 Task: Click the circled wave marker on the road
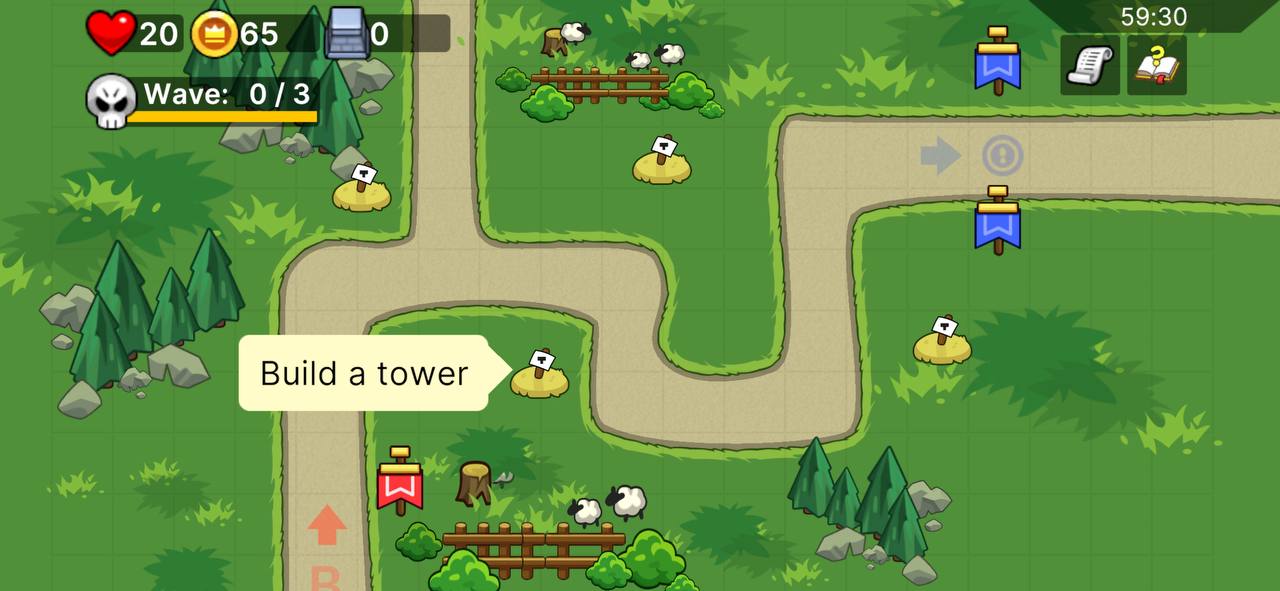click(1002, 156)
